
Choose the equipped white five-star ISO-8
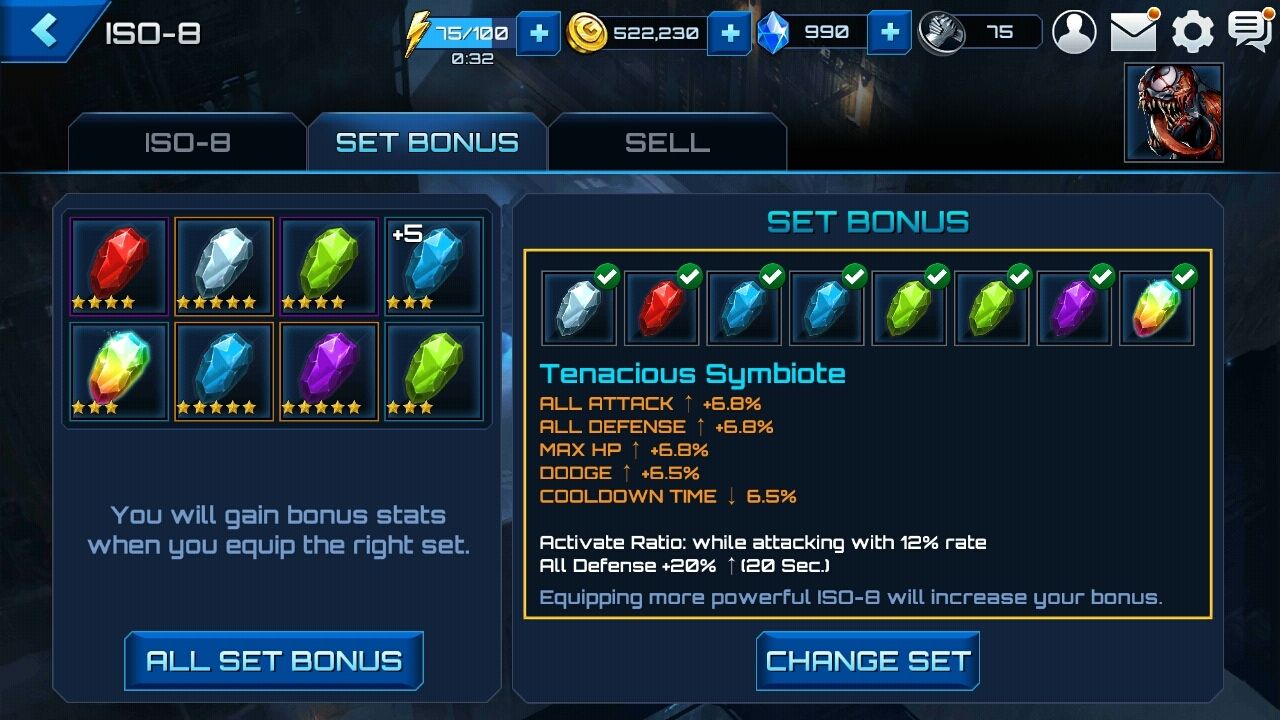pos(224,266)
